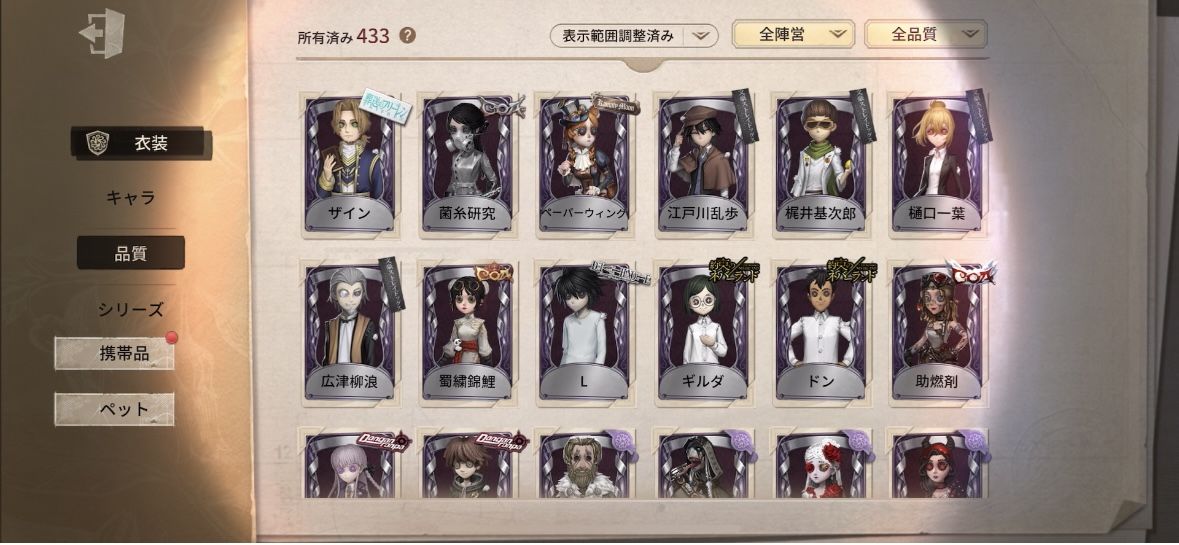1179x545 pixels.
Task: Pick the 江戸川乱歩 costume card
Action: click(x=702, y=165)
